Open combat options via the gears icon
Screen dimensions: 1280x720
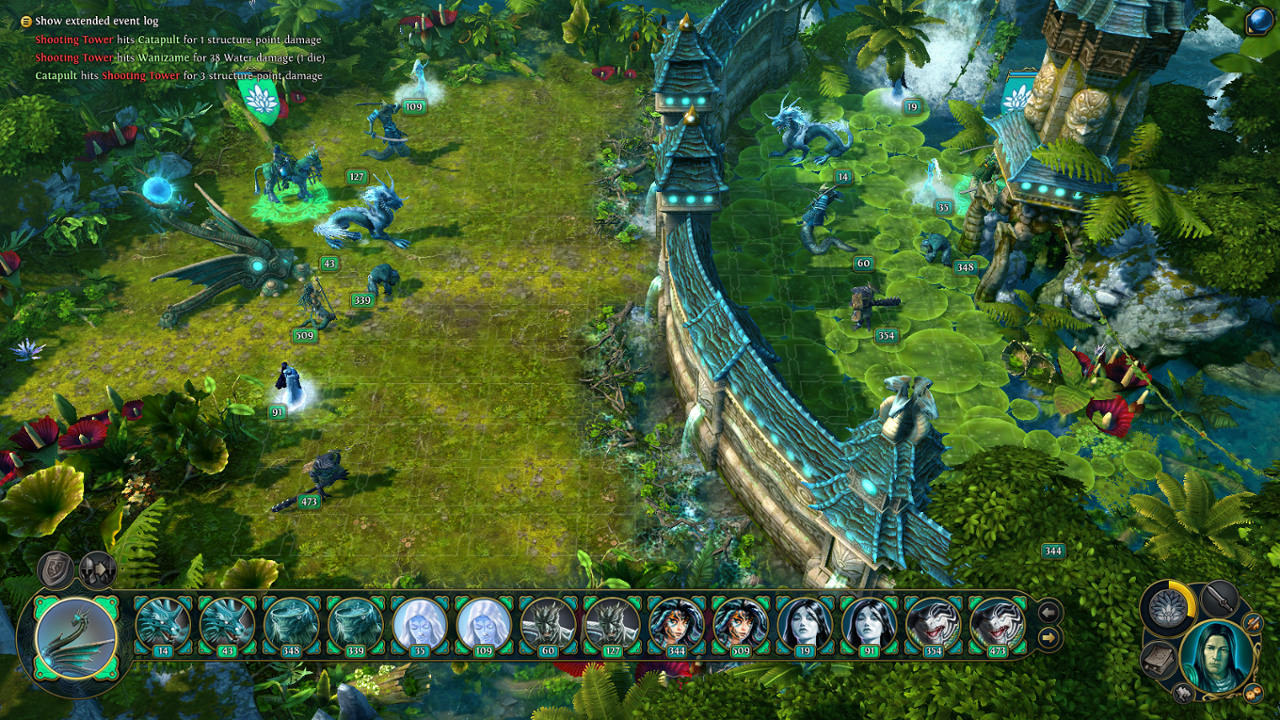pyautogui.click(x=1252, y=693)
